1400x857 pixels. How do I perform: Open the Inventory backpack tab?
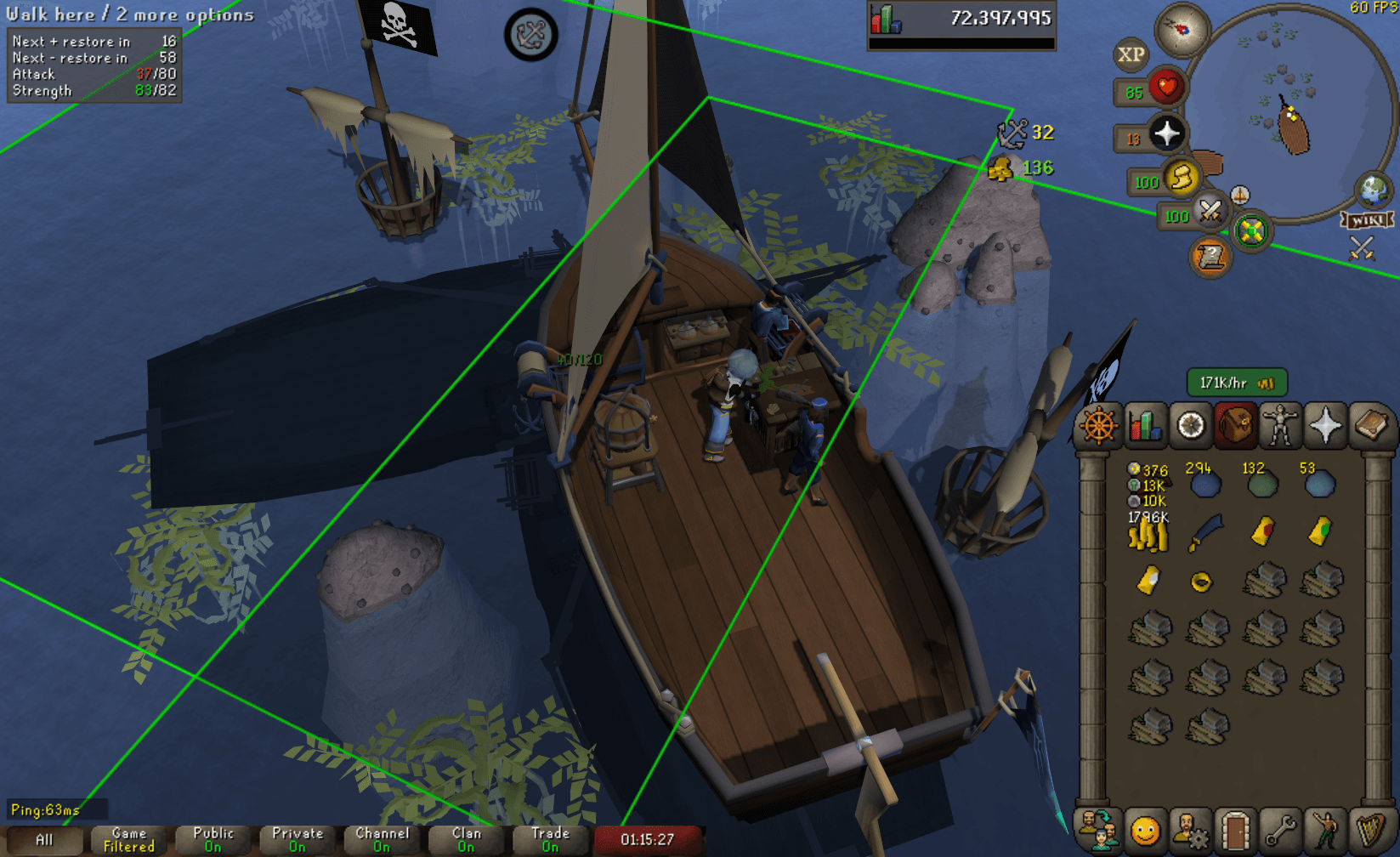1236,423
